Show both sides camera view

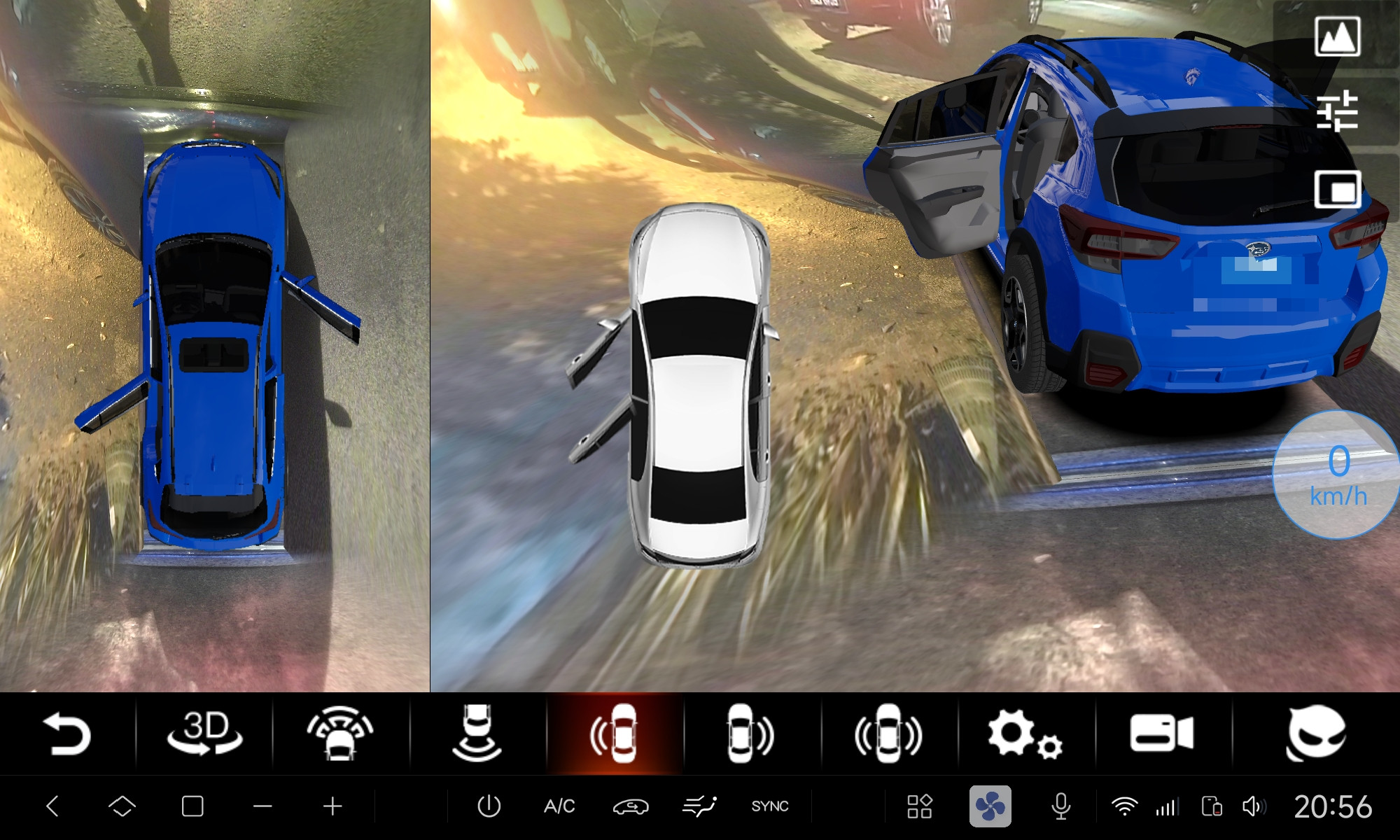[x=888, y=734]
